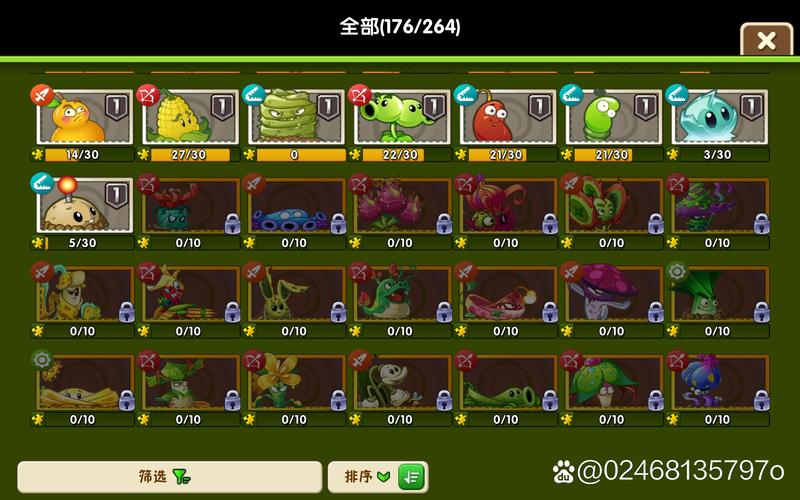This screenshot has width=800, height=500.
Task: Select the green bean plant card
Action: (612, 119)
